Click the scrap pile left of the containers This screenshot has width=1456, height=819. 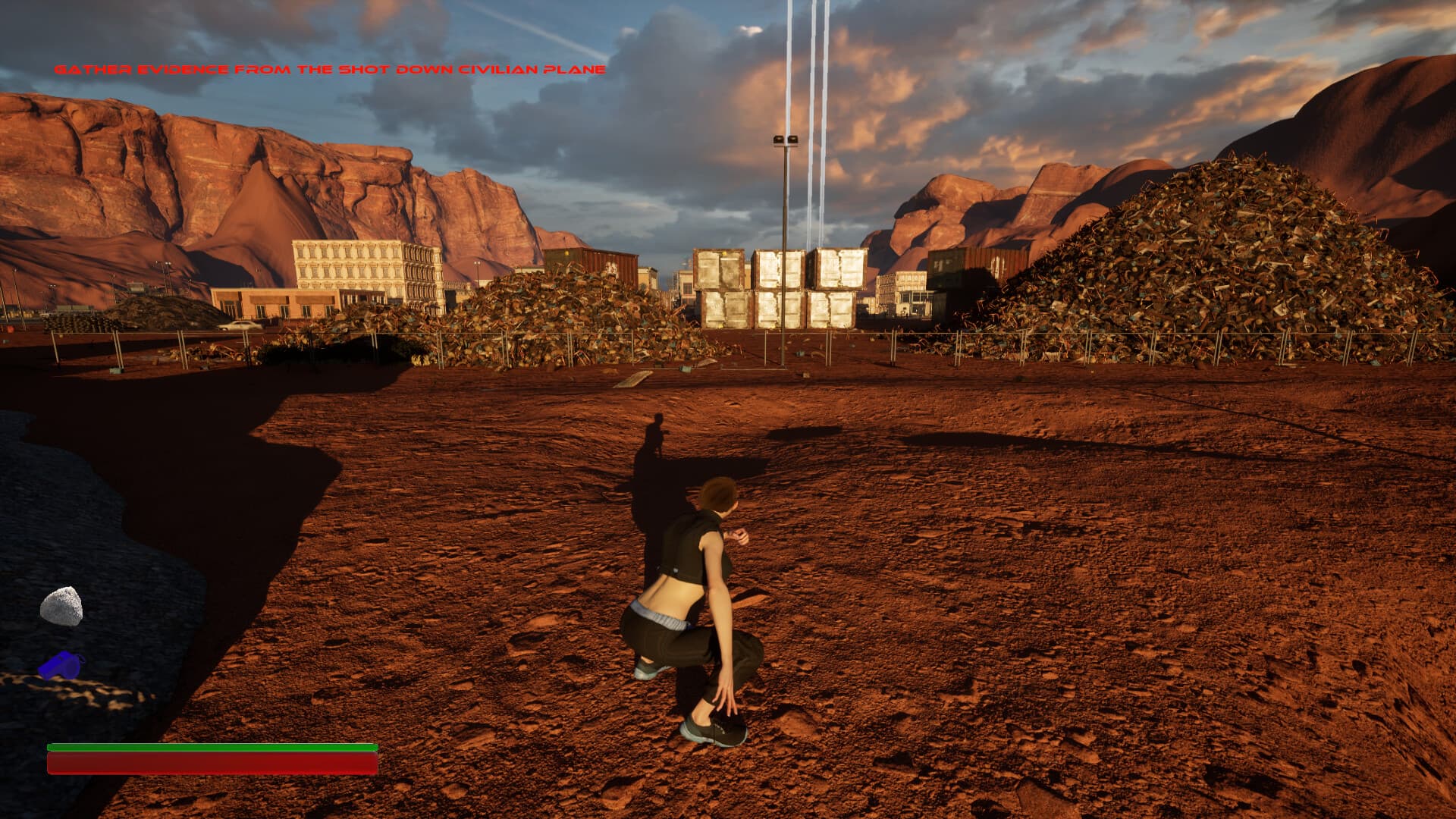click(554, 311)
